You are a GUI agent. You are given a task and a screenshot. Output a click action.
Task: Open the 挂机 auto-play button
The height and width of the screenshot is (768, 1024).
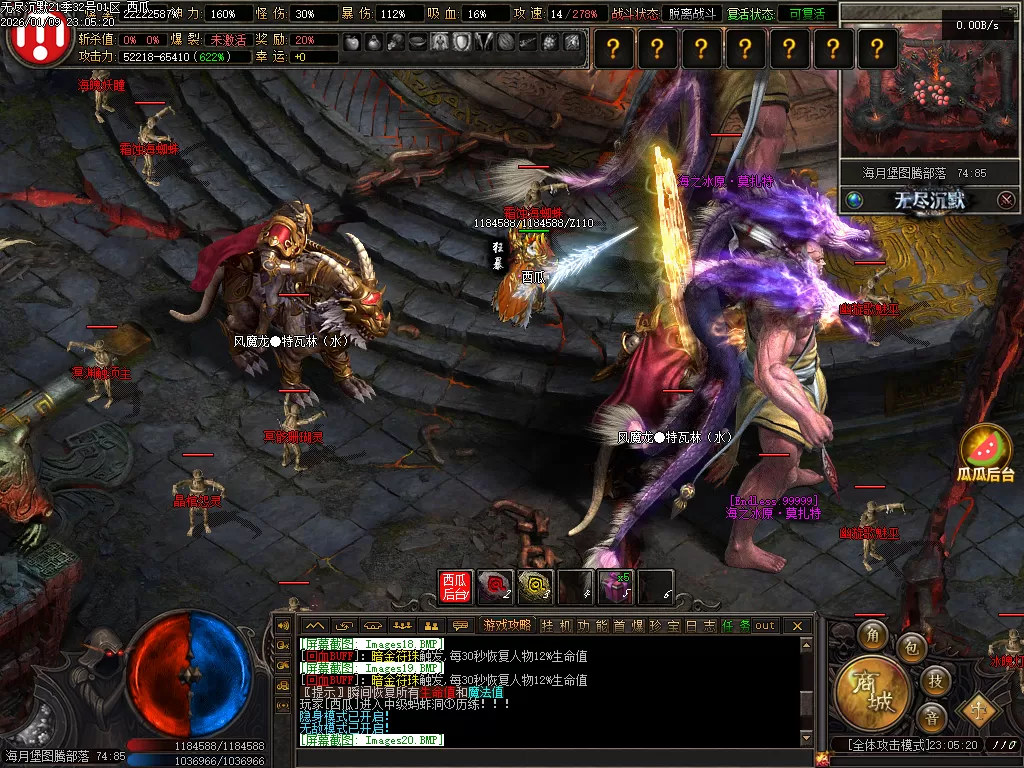coord(554,626)
